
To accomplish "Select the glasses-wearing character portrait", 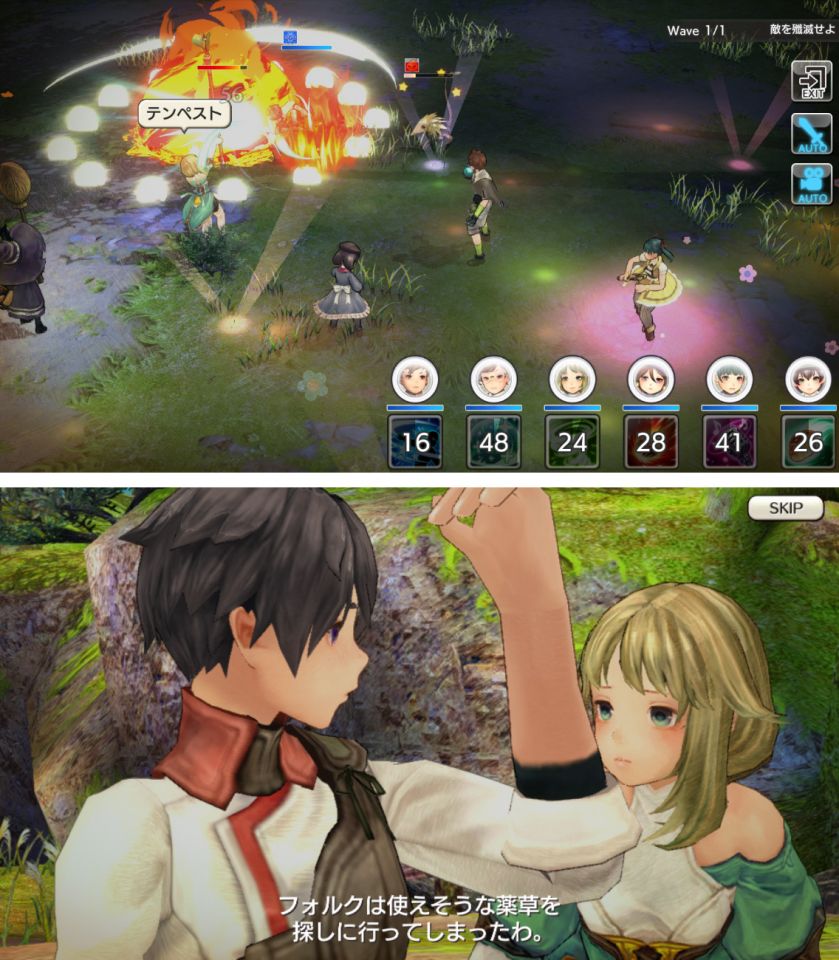I will tap(494, 379).
